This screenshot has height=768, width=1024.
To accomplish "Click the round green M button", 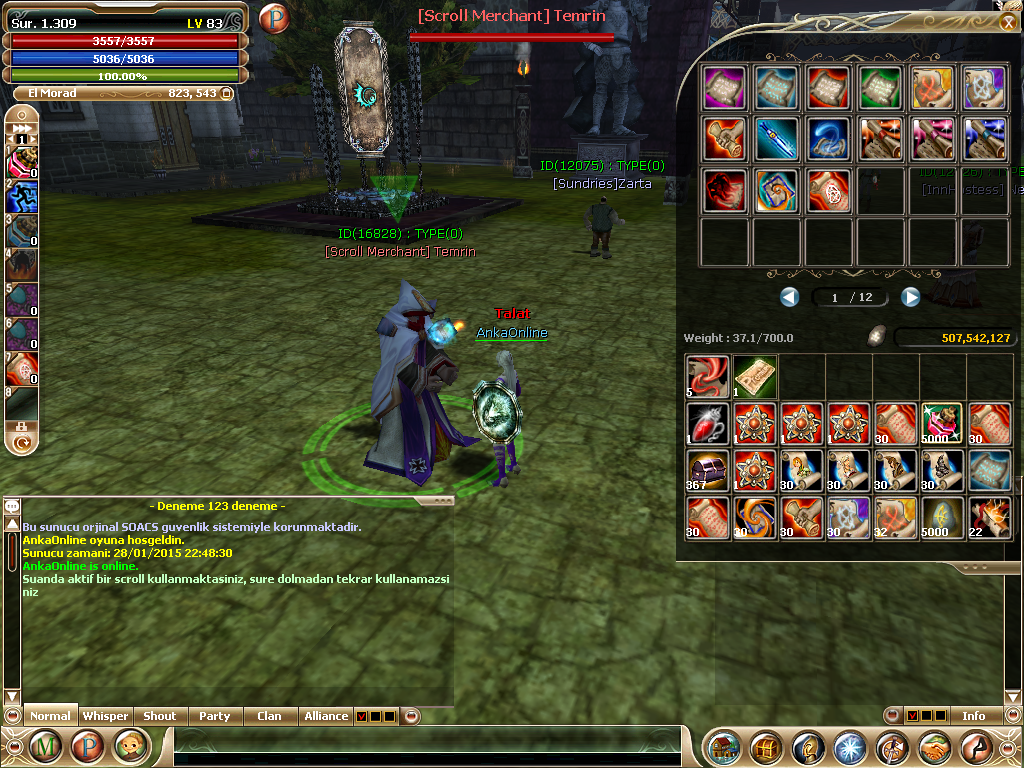I will pos(45,746).
